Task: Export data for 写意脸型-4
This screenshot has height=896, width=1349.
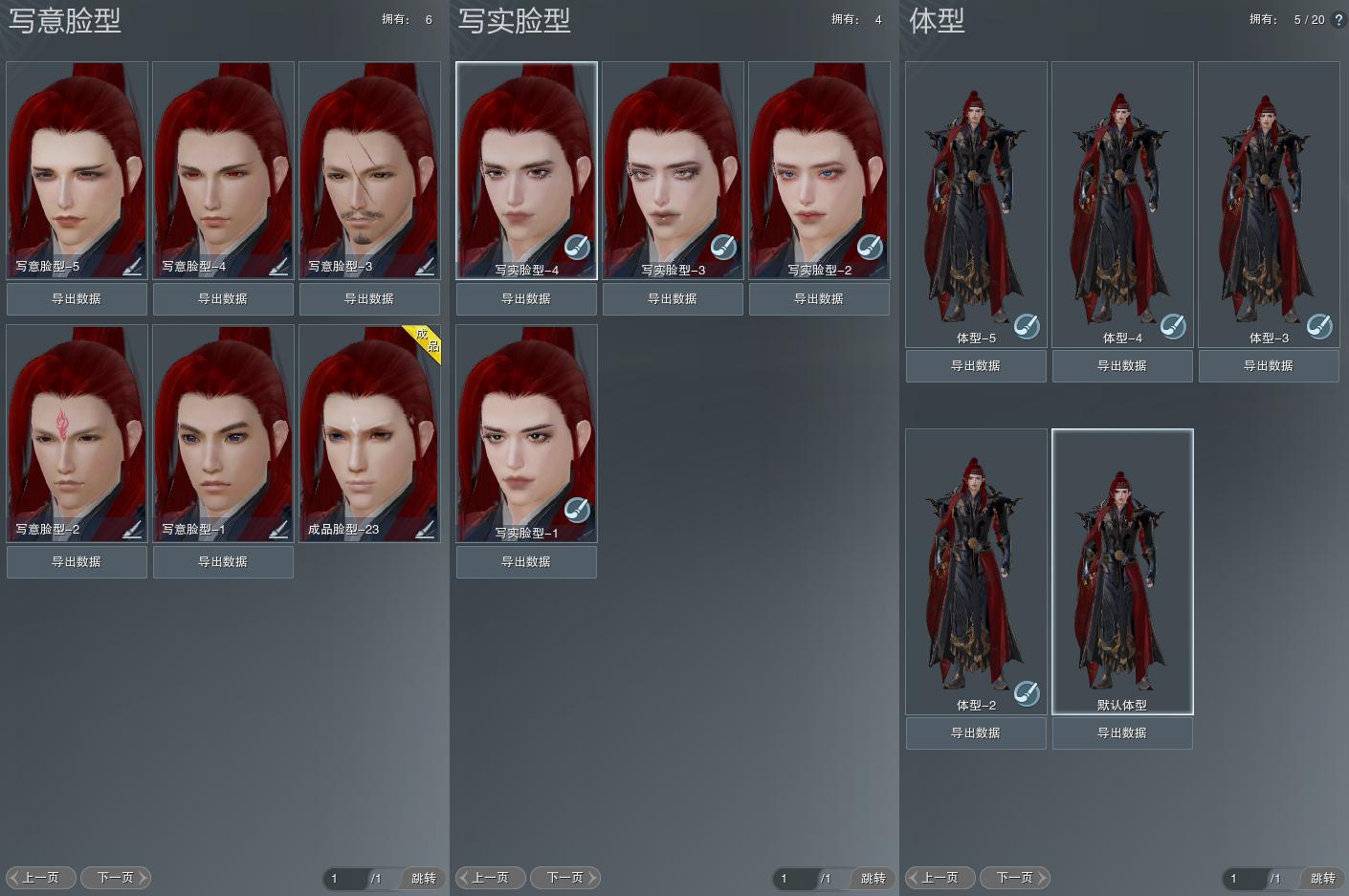Action: pos(223,299)
